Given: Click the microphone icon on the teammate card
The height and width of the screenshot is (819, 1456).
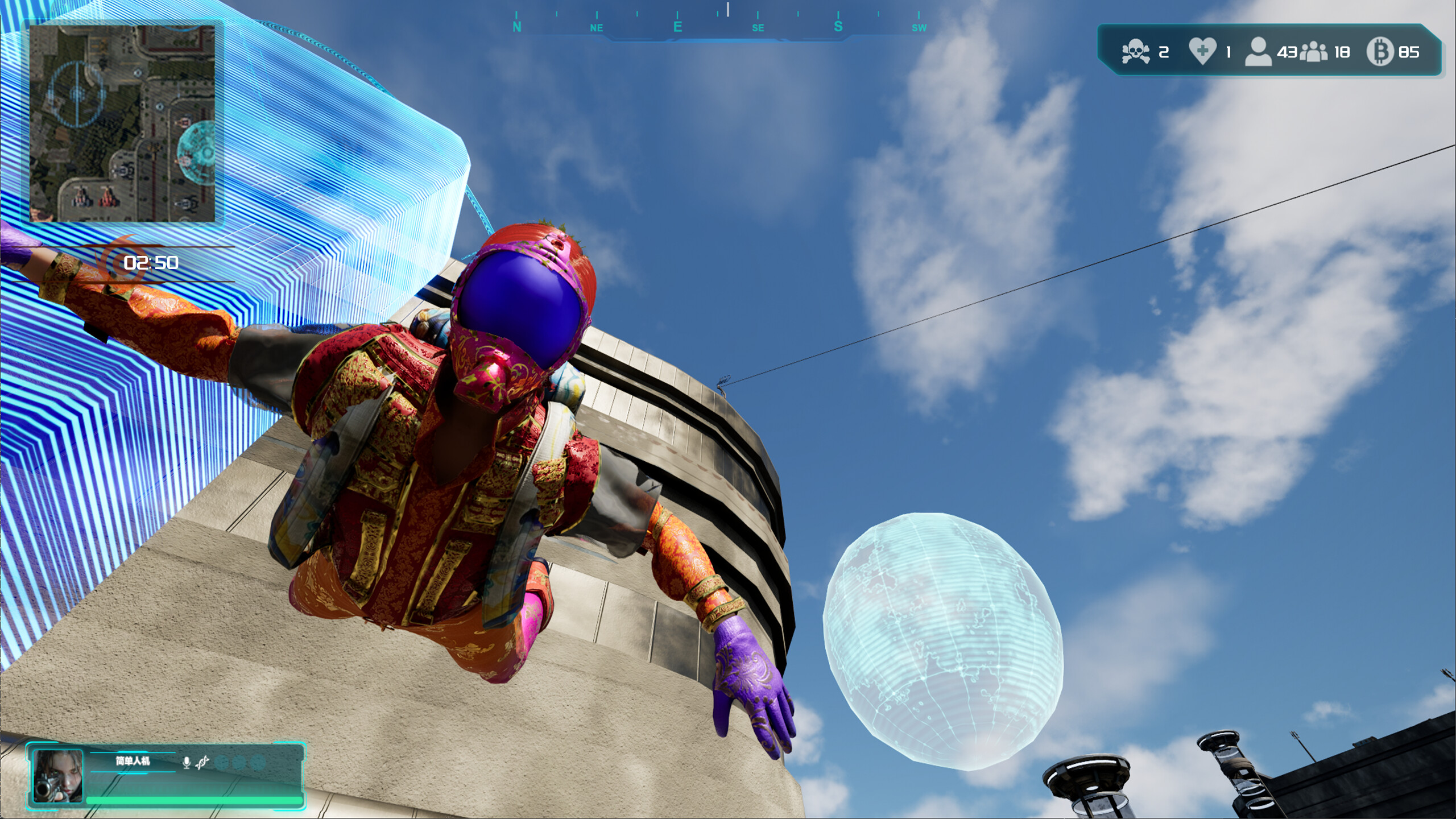Looking at the screenshot, I should point(187,762).
